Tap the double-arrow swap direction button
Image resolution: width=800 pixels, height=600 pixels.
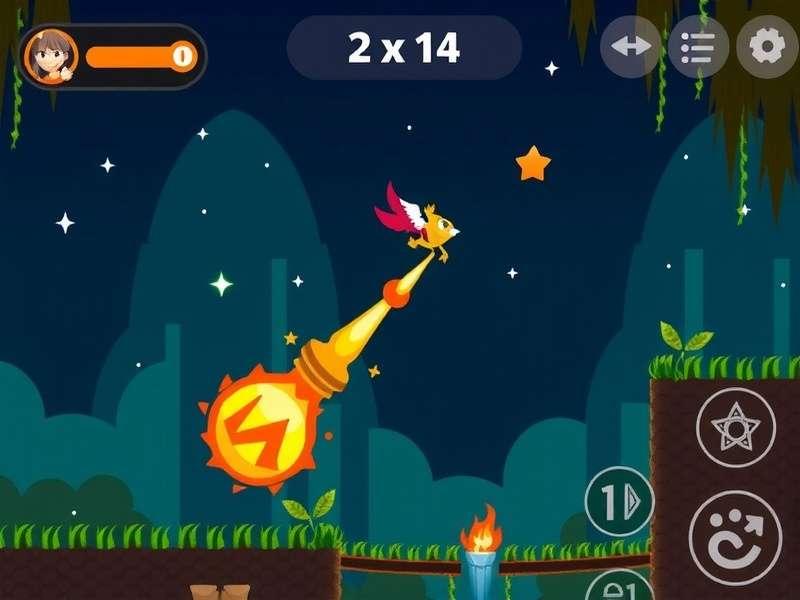click(630, 47)
